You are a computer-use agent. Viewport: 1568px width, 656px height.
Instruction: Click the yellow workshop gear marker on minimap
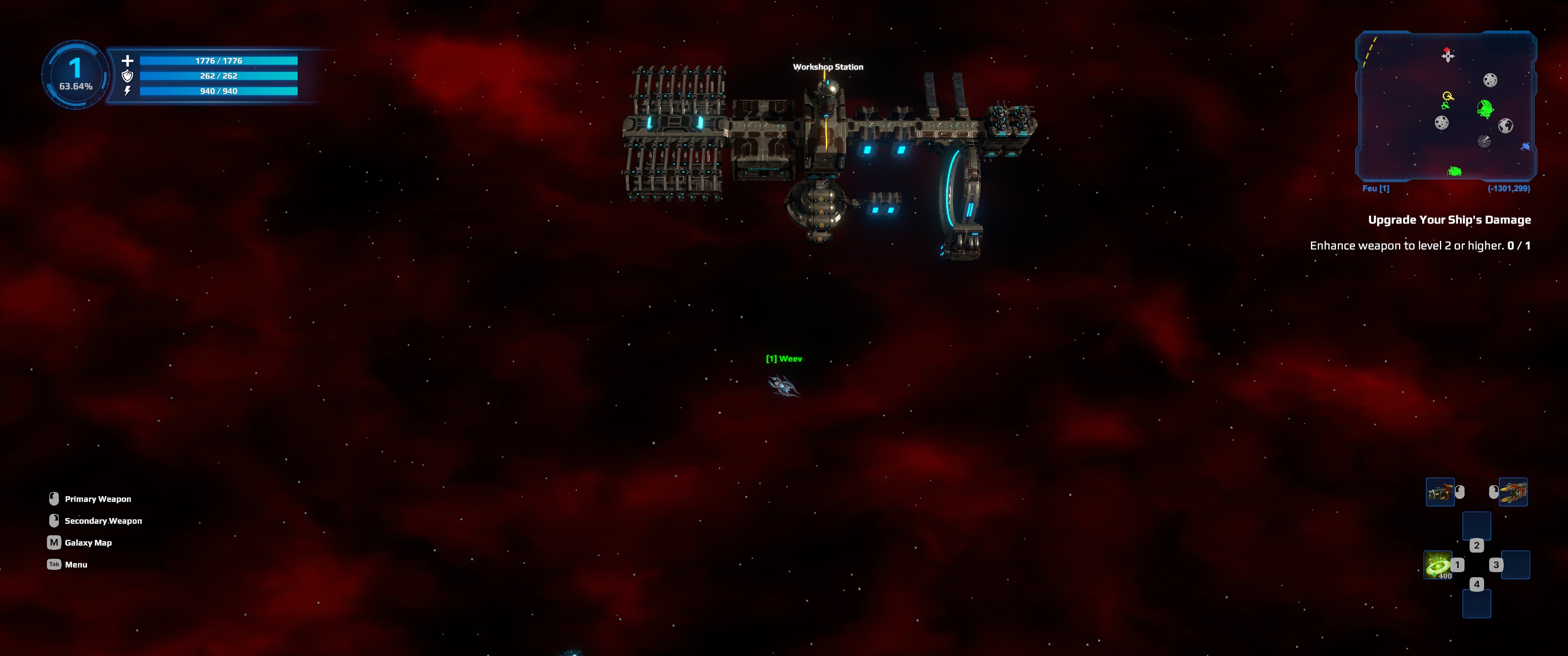[1448, 96]
